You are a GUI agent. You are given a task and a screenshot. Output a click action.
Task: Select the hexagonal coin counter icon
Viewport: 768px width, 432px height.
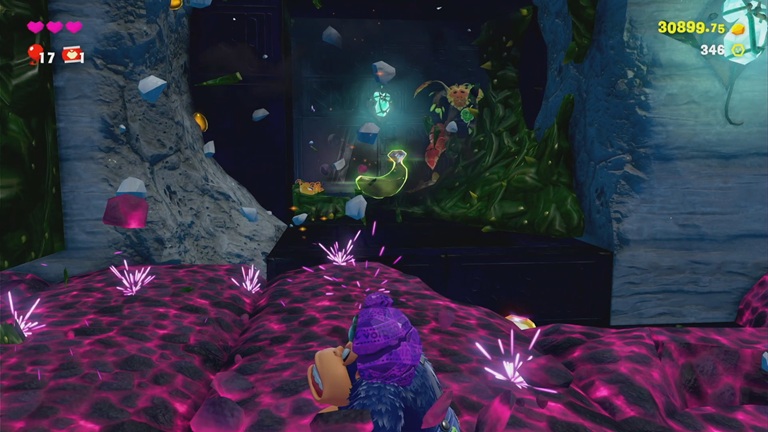tap(738, 49)
